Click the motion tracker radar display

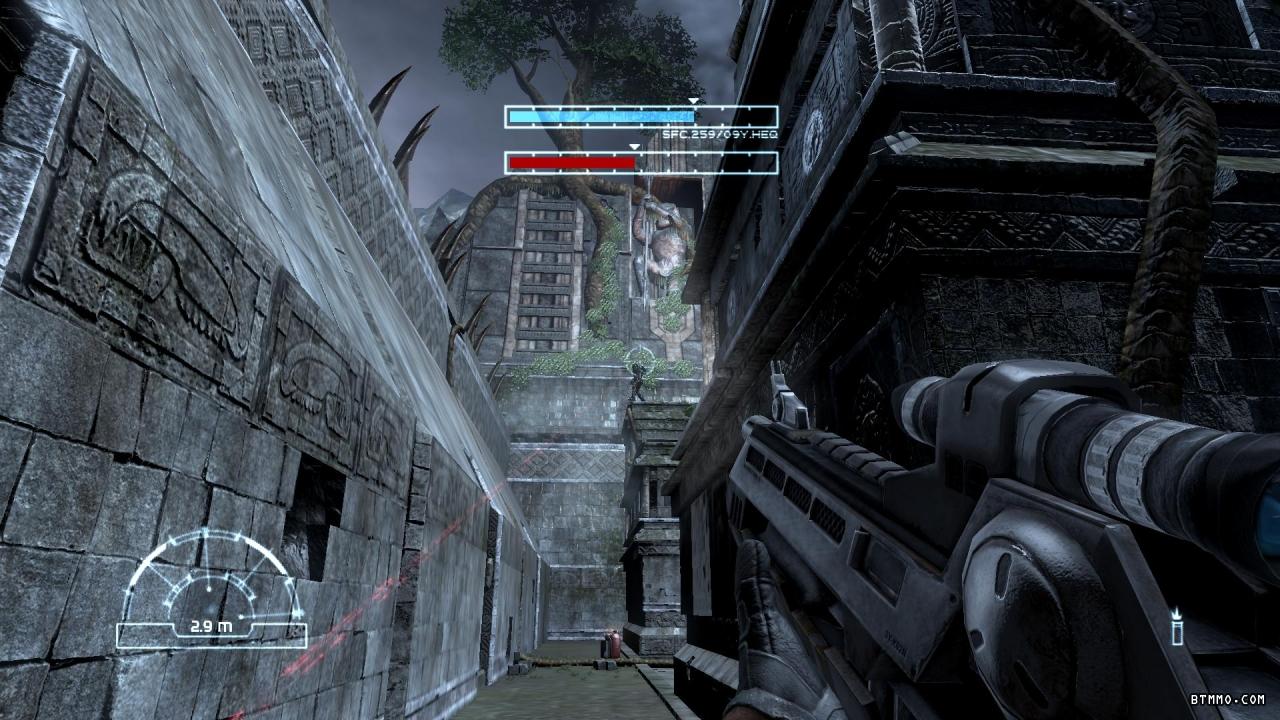[x=212, y=590]
